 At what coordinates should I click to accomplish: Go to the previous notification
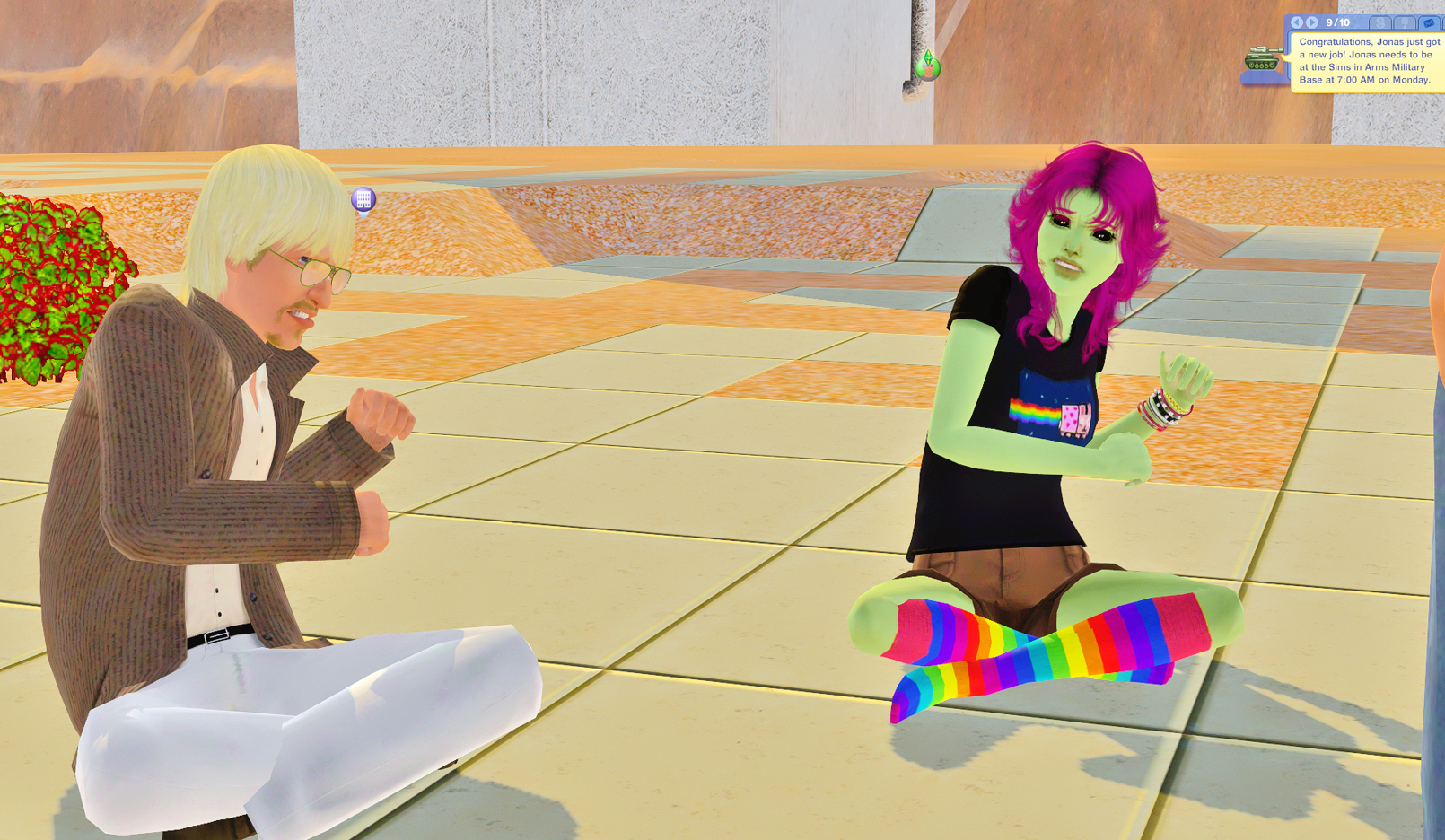click(1297, 22)
